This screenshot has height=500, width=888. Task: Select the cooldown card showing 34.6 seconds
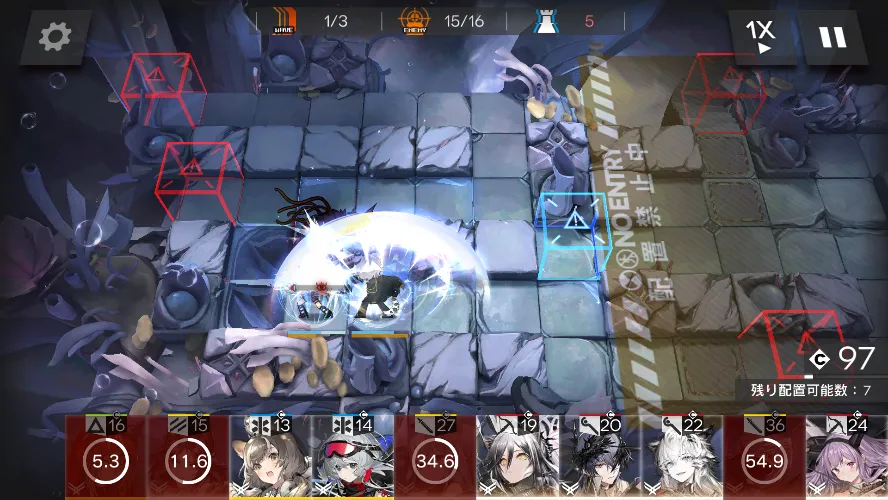pyautogui.click(x=434, y=460)
